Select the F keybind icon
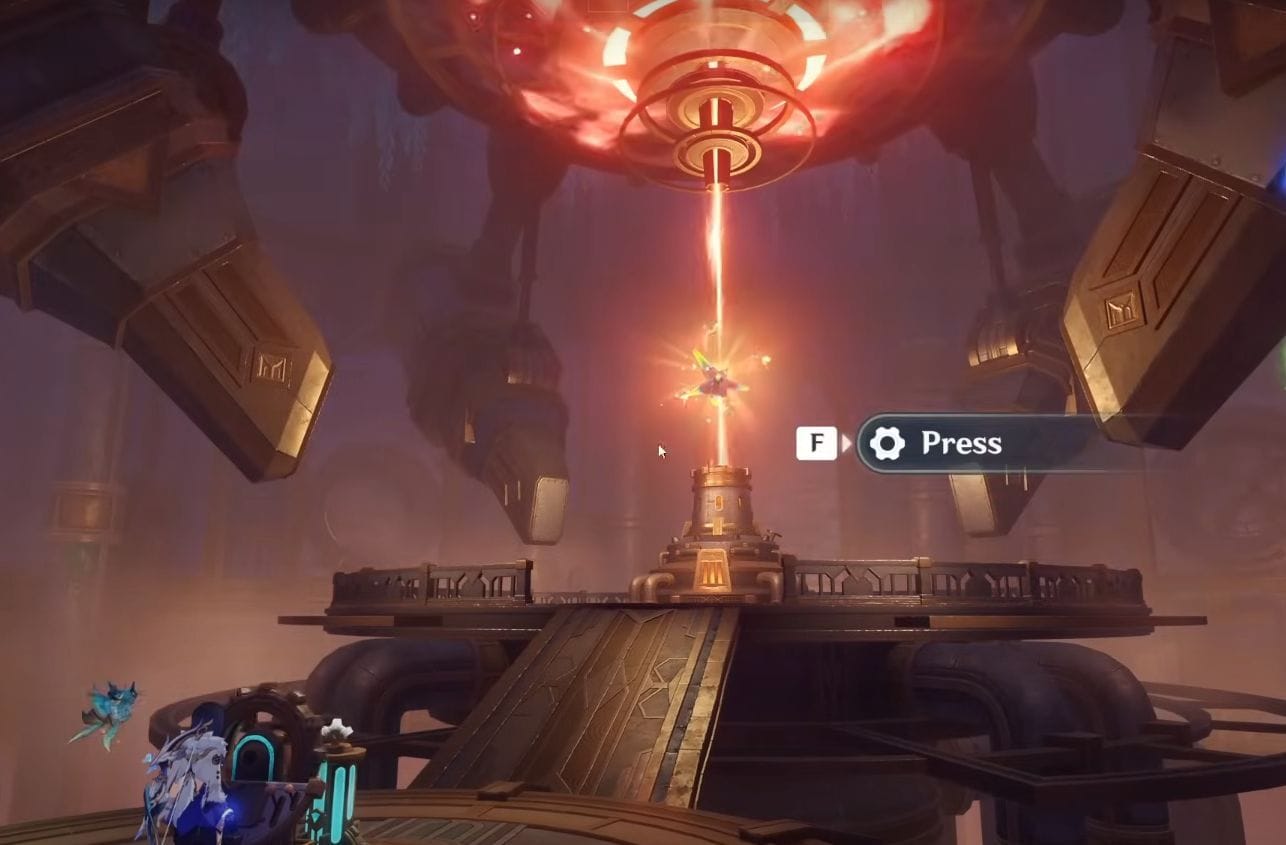Screen dimensions: 1286x845 (816, 441)
